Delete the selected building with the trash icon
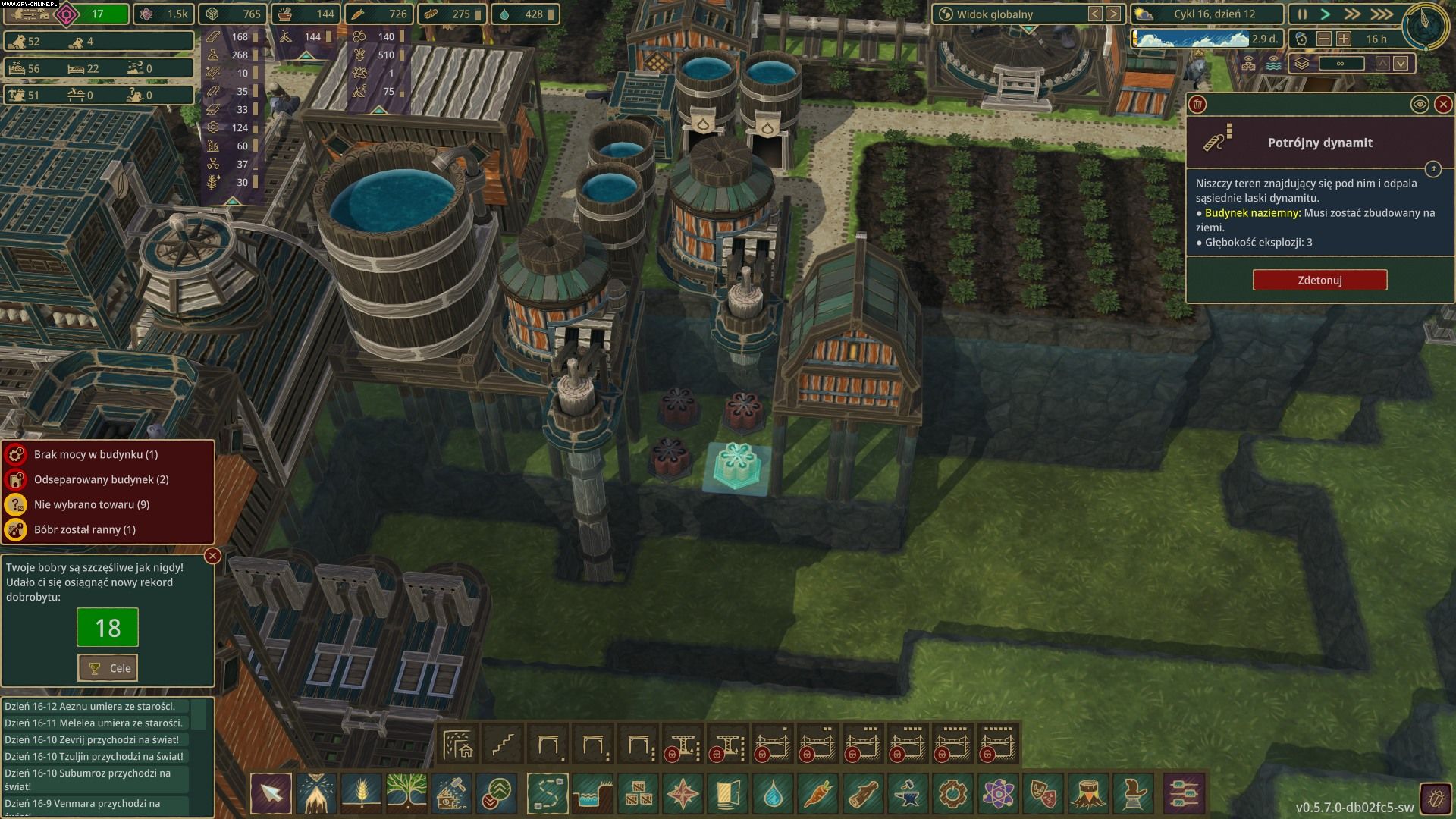Image resolution: width=1456 pixels, height=819 pixels. pos(1198,105)
